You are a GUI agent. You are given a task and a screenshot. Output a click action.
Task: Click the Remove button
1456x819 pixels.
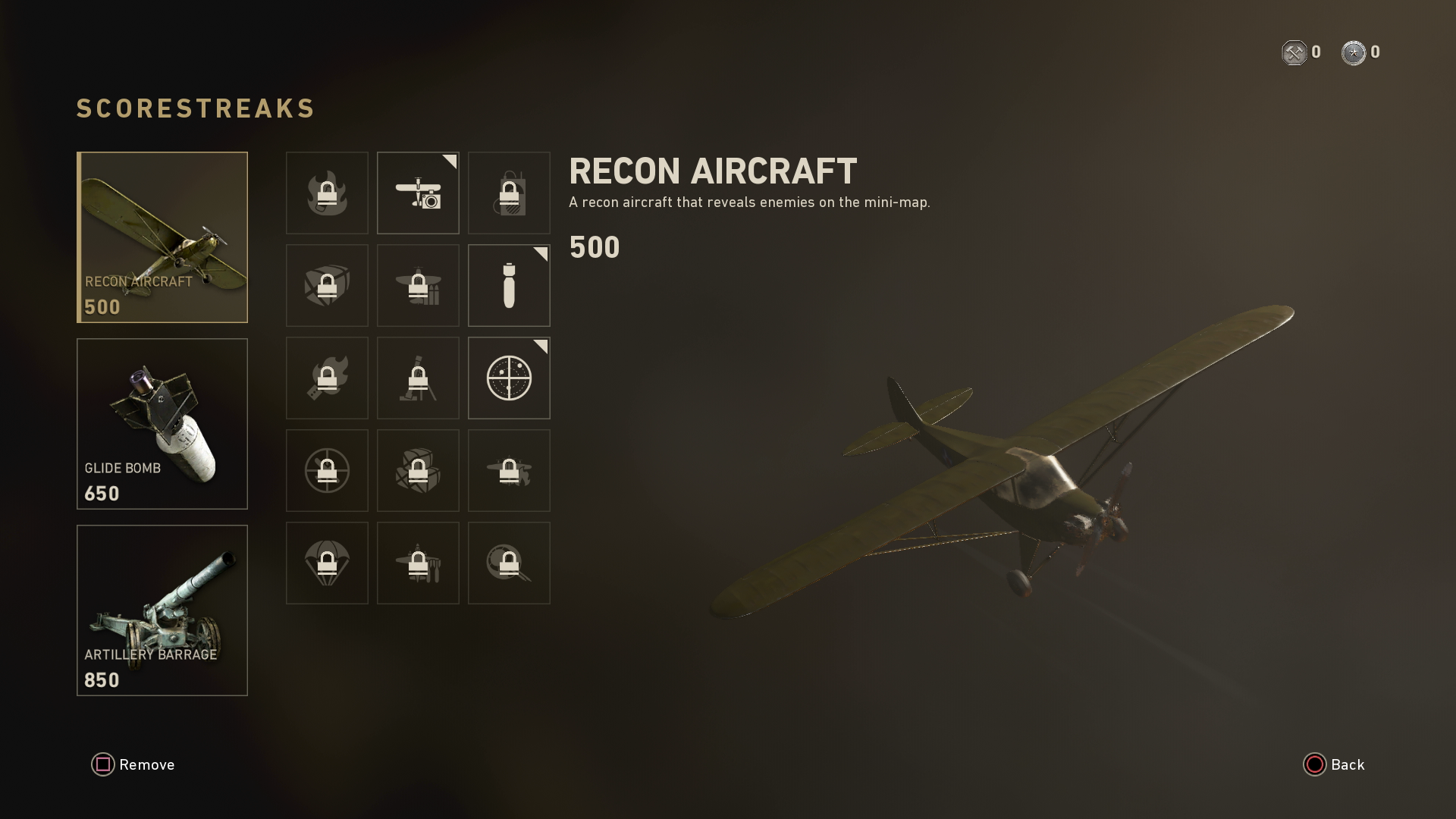[x=133, y=764]
